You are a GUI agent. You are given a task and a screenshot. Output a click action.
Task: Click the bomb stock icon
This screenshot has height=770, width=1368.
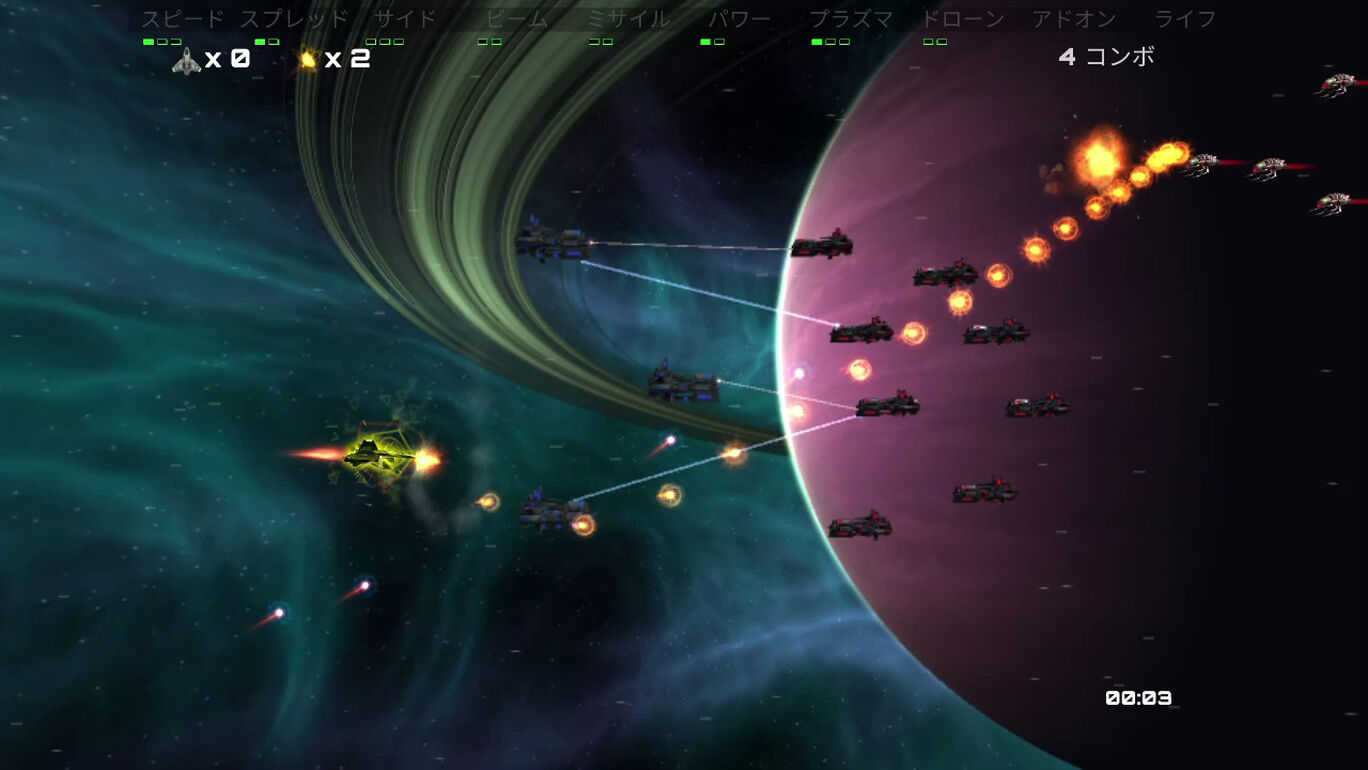[308, 60]
